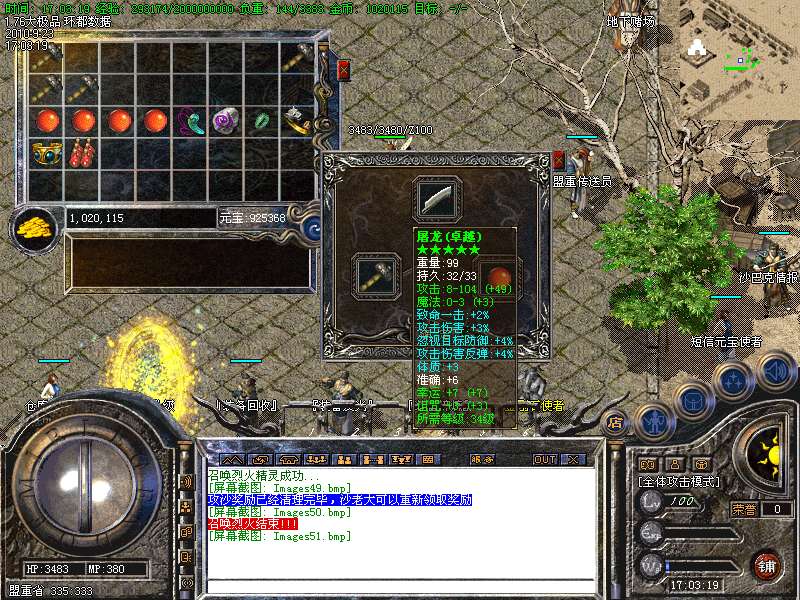Pick the red orb in the upgrade panel

coord(495,276)
